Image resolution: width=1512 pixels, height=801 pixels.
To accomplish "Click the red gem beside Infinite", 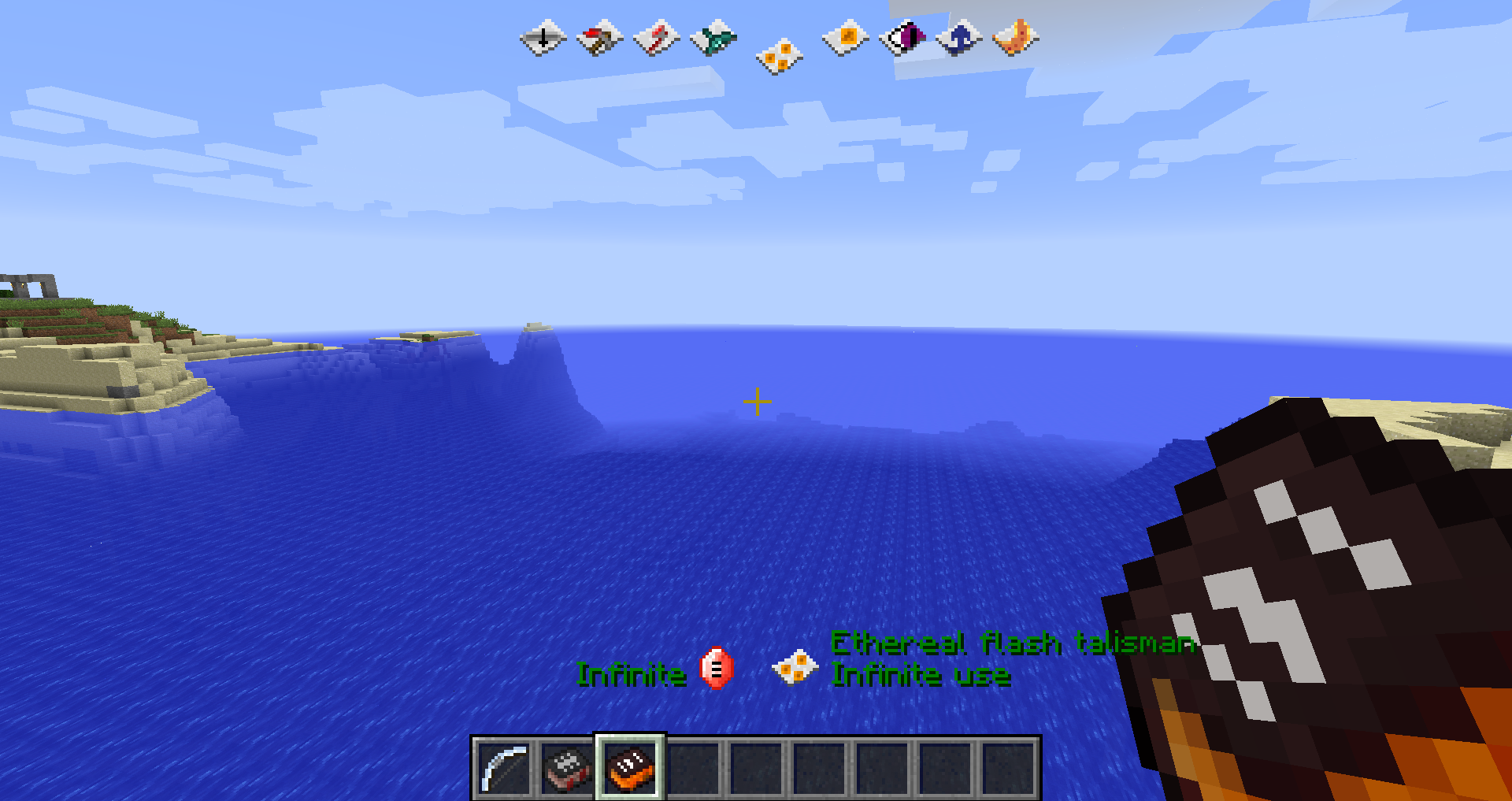I will point(716,669).
